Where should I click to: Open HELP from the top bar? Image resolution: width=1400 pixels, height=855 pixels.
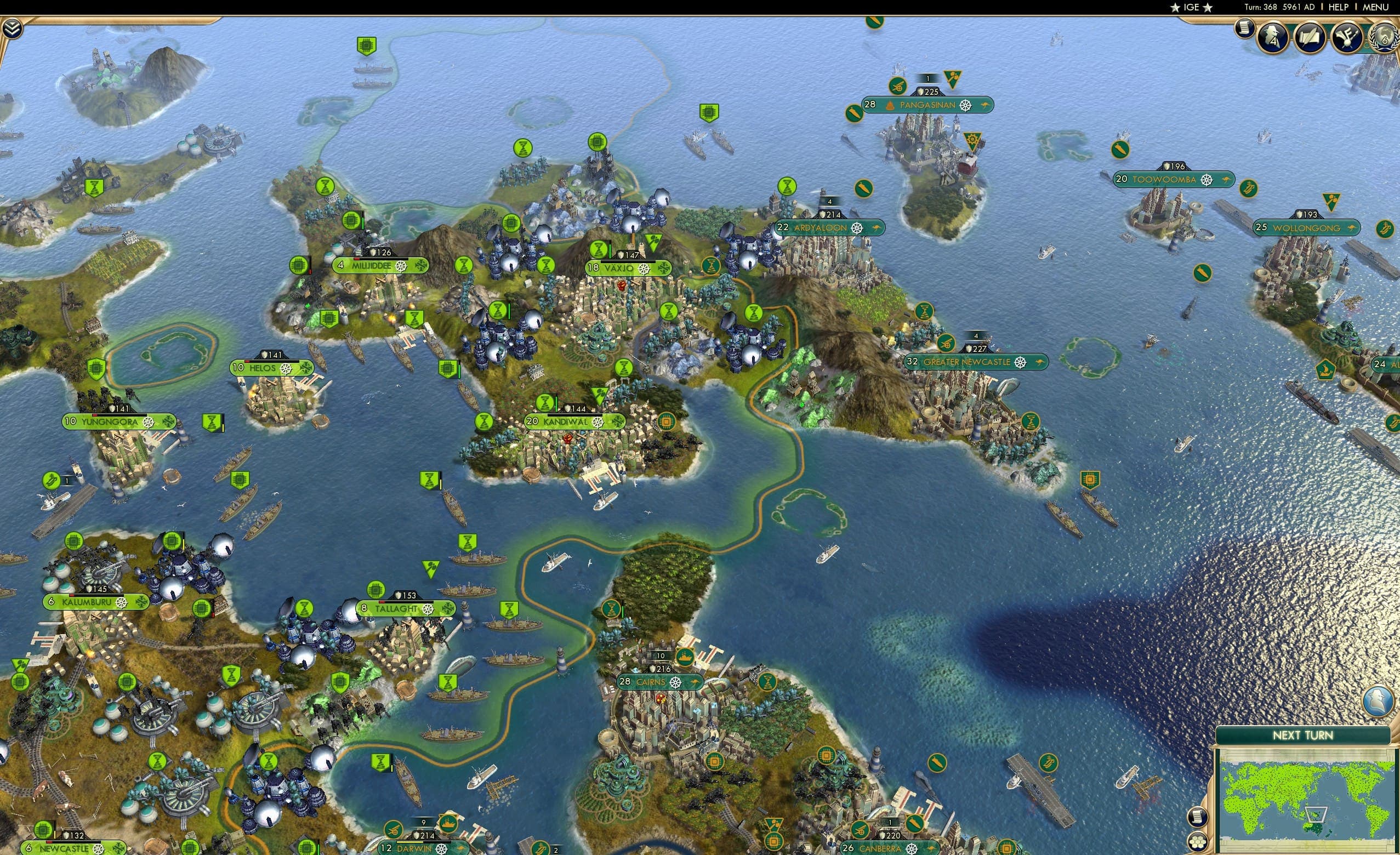pyautogui.click(x=1339, y=7)
